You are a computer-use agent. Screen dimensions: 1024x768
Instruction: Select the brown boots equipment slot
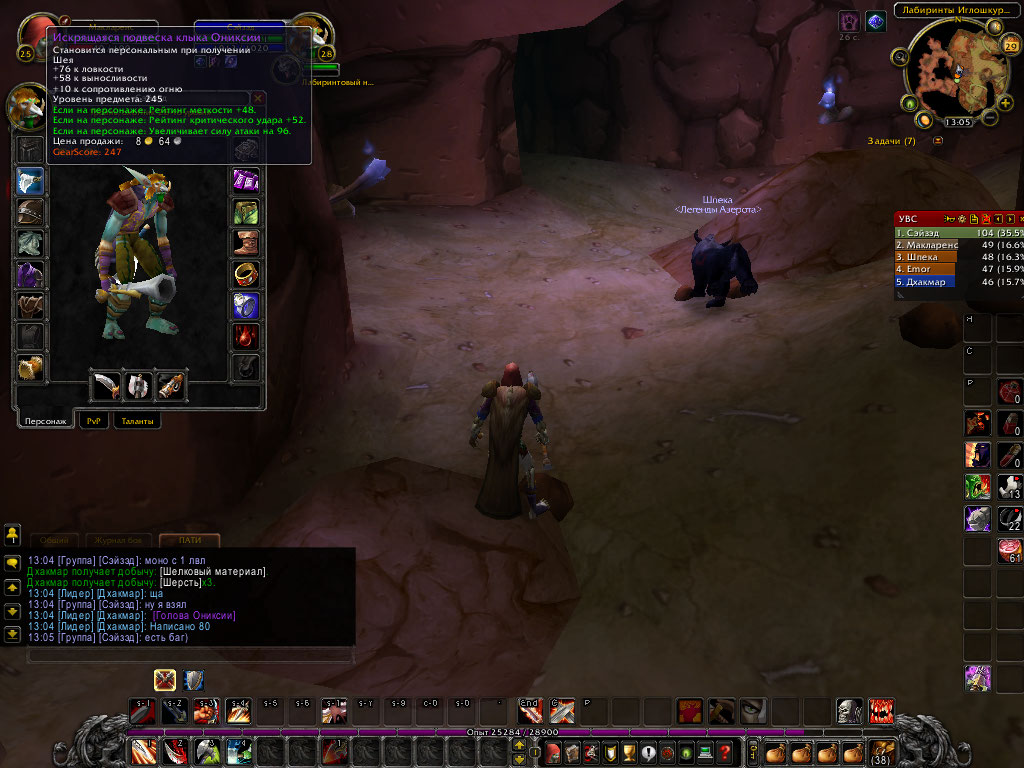246,243
